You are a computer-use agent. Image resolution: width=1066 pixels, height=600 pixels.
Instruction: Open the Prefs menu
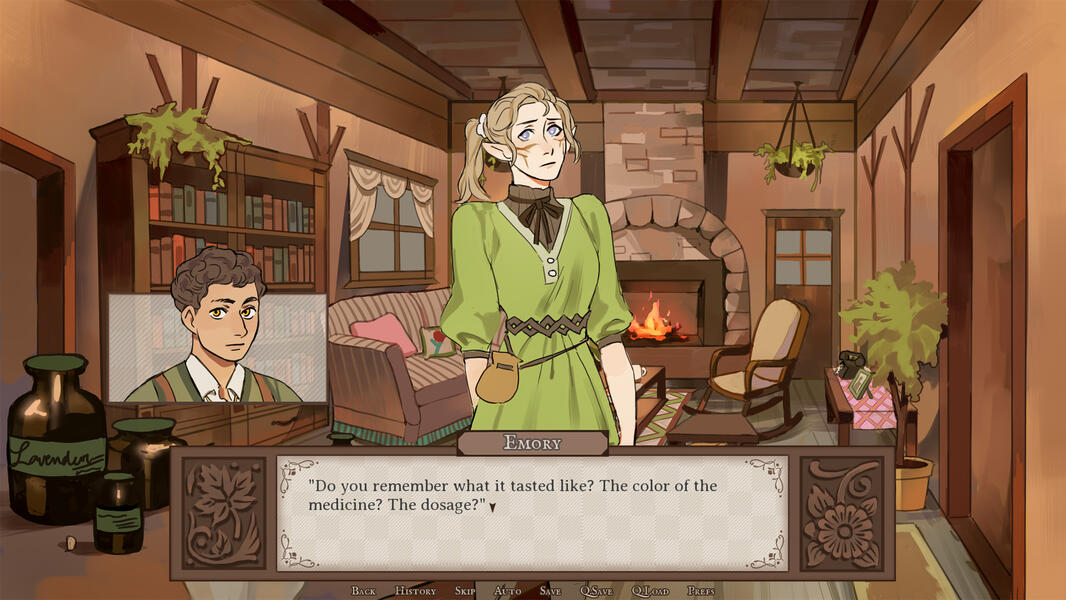[x=701, y=591]
